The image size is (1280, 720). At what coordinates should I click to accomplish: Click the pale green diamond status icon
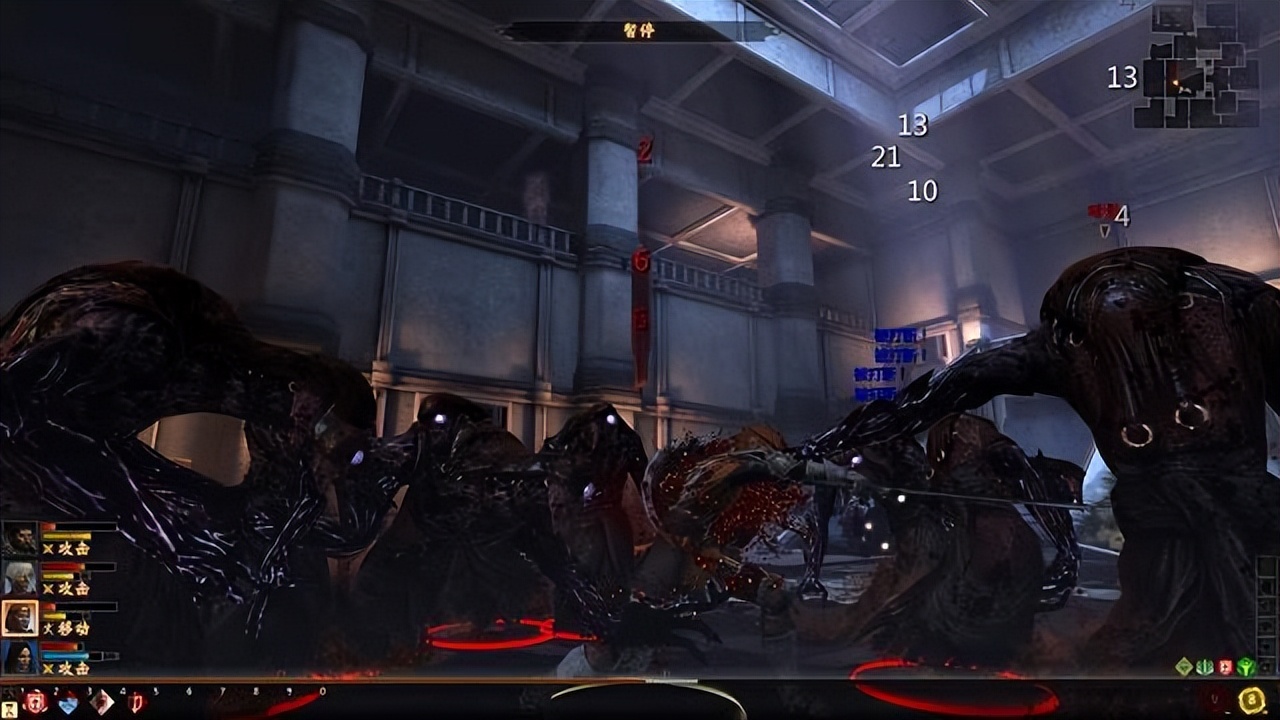1184,667
